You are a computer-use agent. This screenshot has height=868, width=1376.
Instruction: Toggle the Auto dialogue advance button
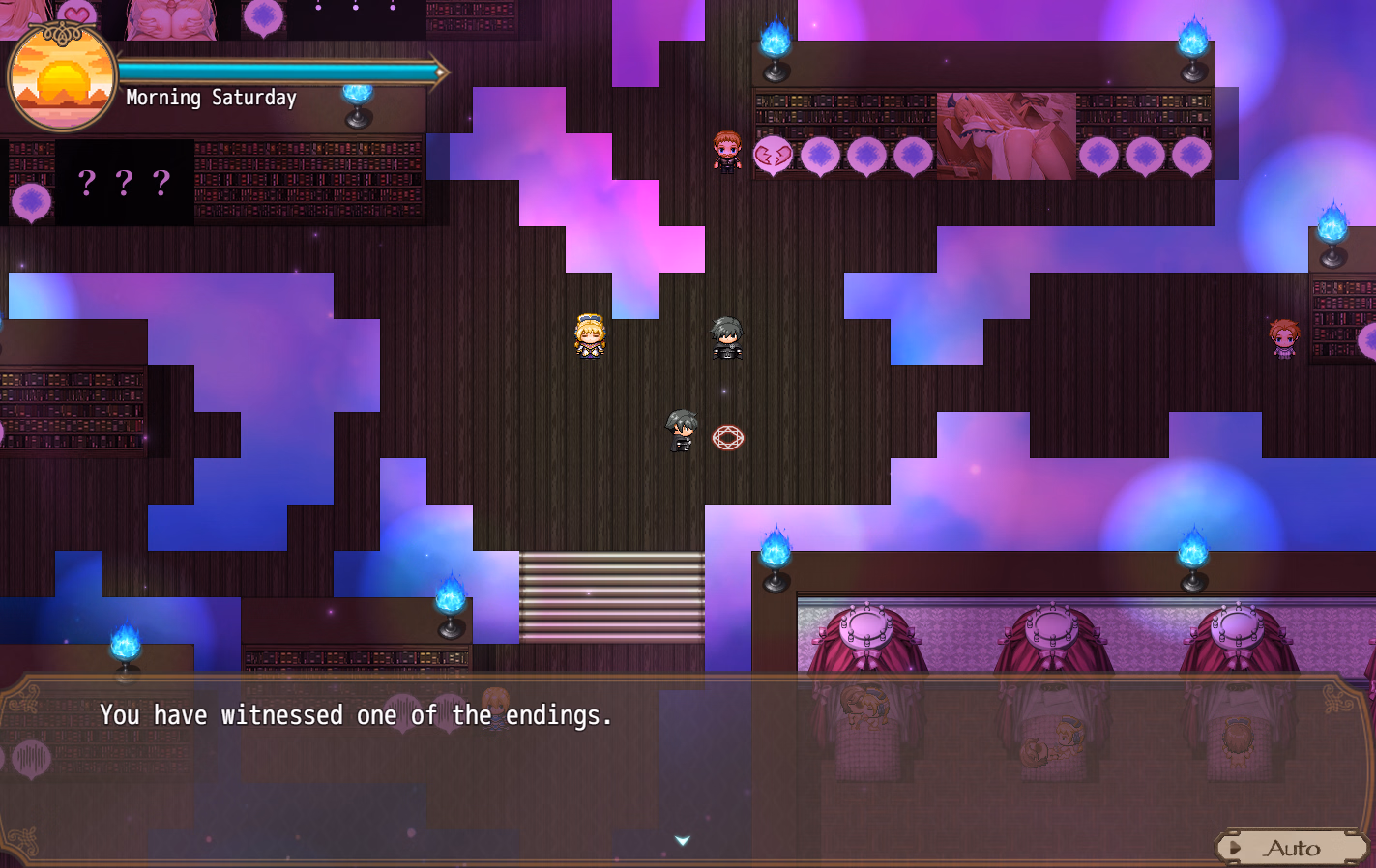click(1290, 848)
